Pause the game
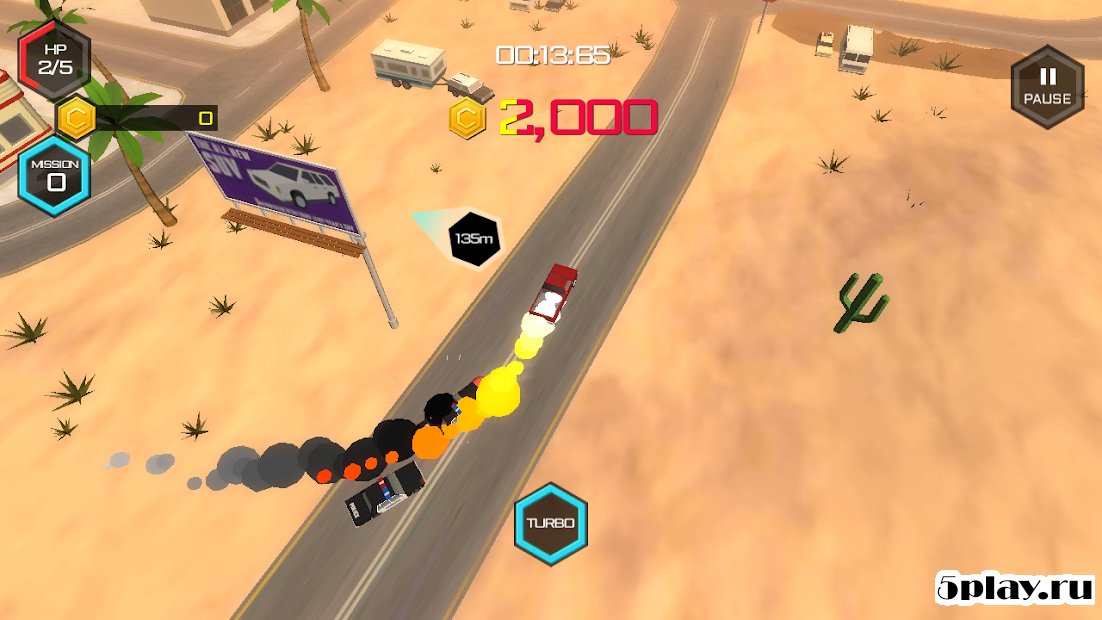Screen dimensions: 1102x620 1047,87
